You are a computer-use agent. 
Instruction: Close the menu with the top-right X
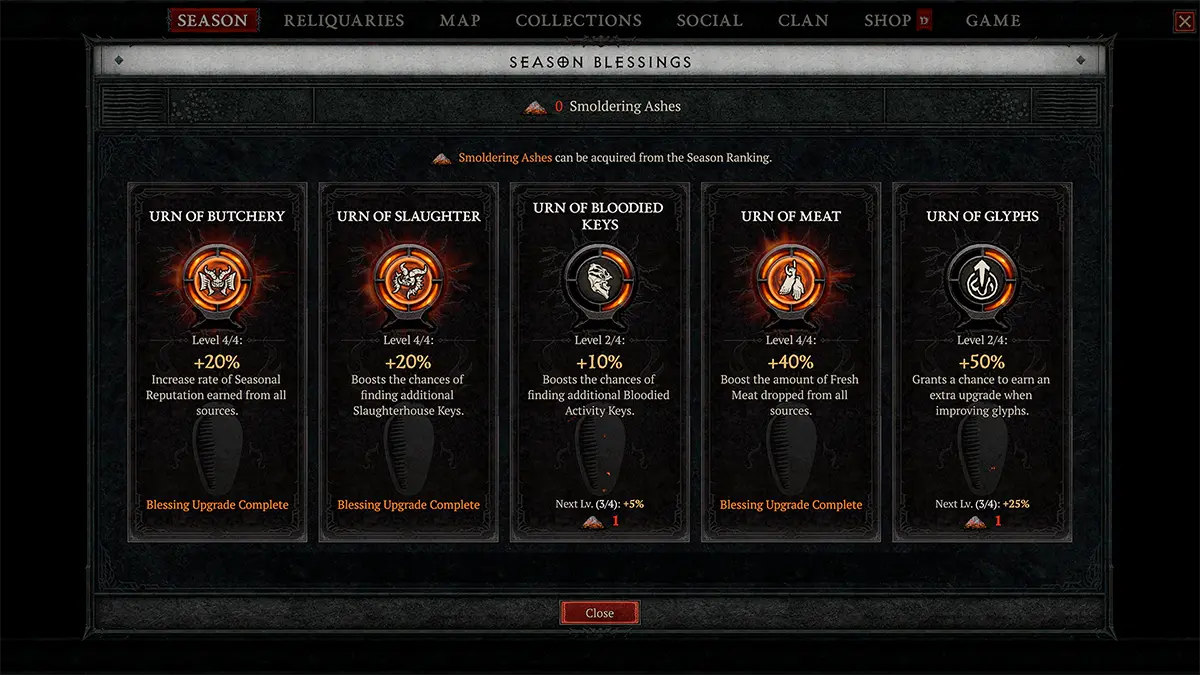pyautogui.click(x=1184, y=21)
